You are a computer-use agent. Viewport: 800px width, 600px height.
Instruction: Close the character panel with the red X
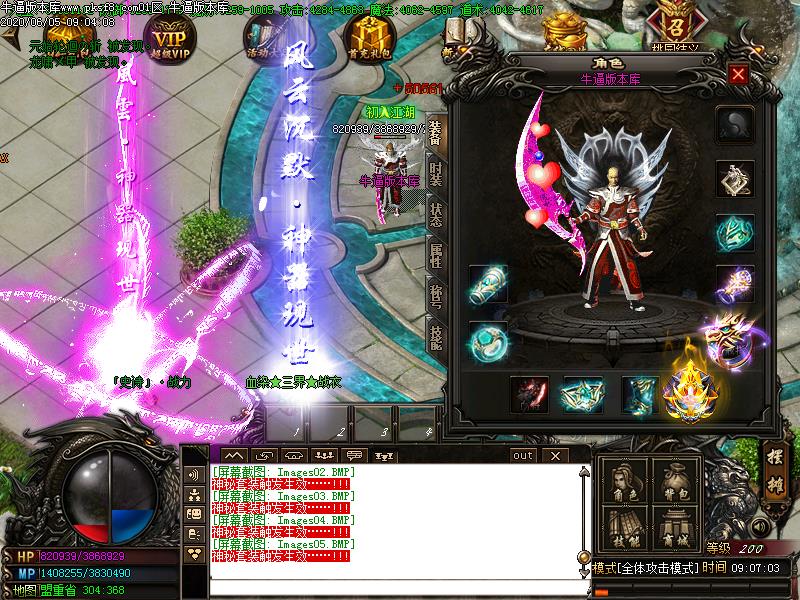(x=738, y=74)
